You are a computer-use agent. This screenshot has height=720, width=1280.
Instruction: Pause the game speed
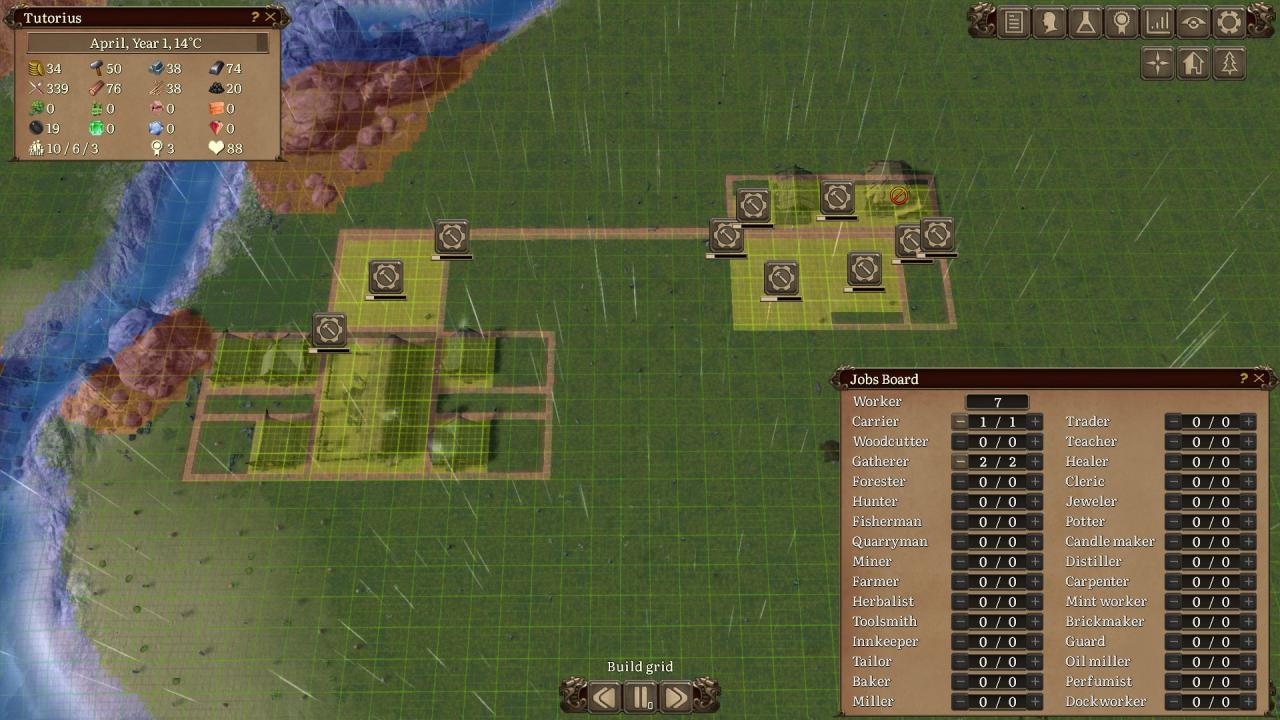[640, 696]
